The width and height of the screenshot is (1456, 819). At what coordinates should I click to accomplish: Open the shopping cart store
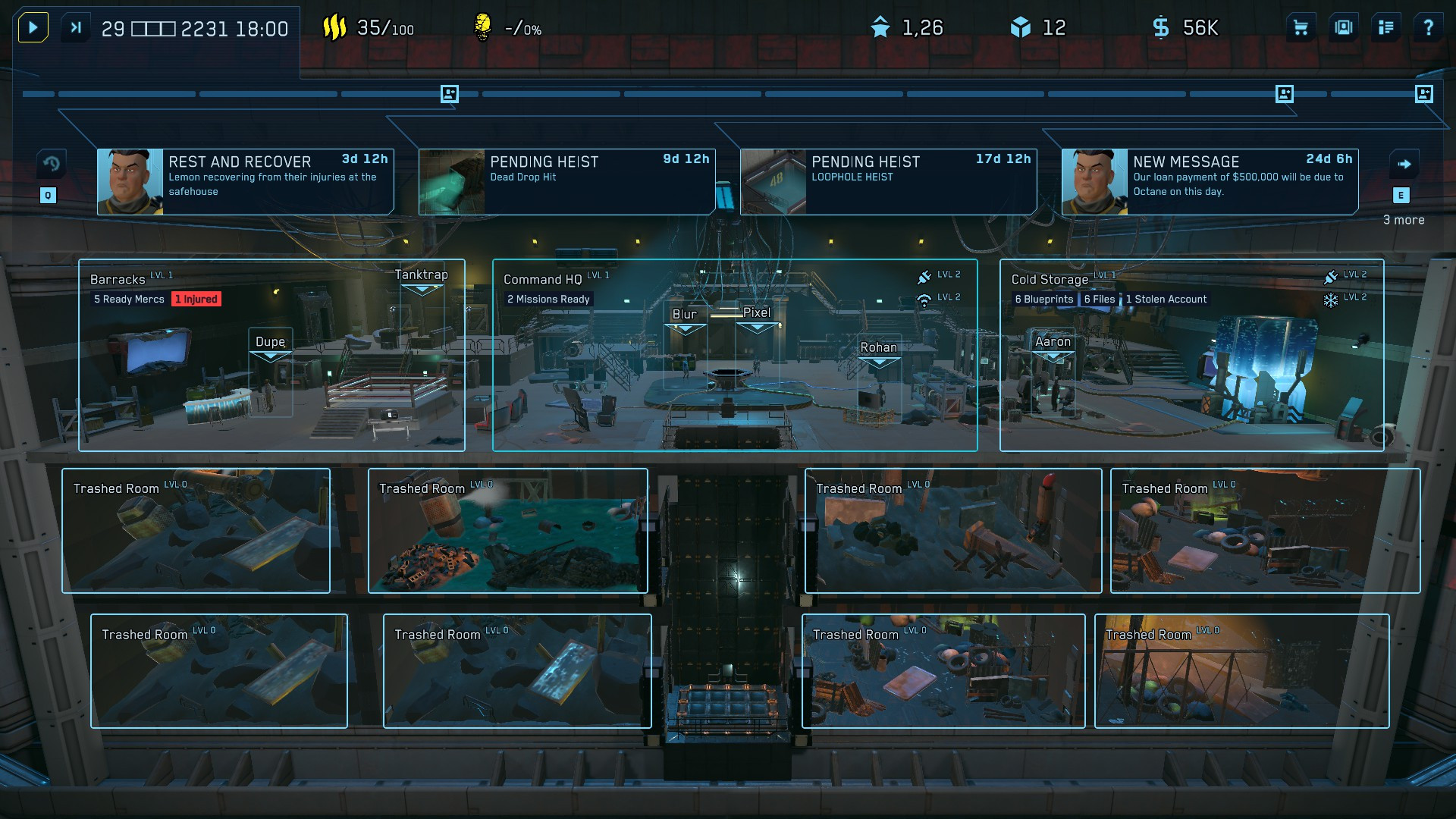[1301, 28]
